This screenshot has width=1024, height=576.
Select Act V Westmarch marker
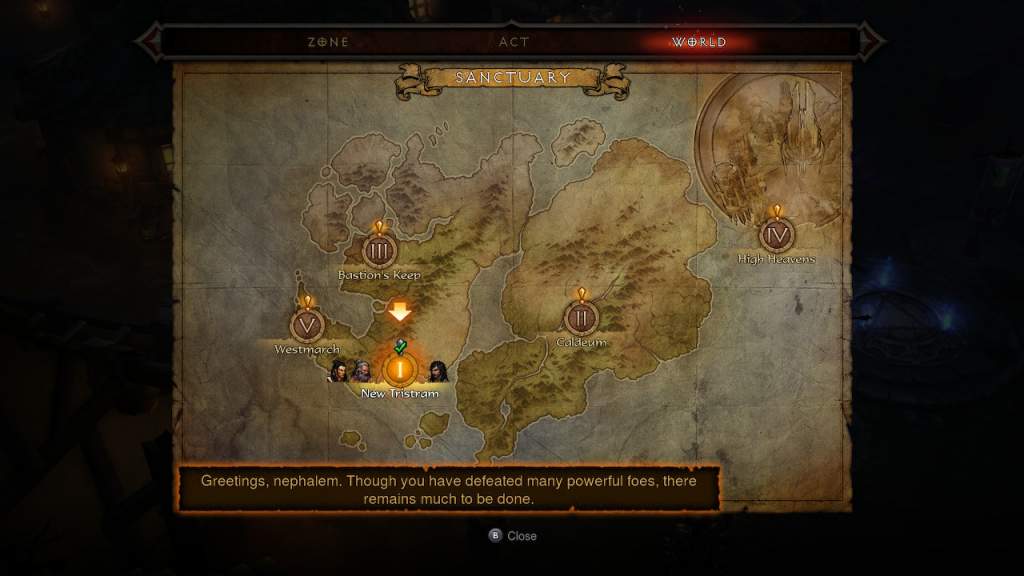tap(307, 326)
